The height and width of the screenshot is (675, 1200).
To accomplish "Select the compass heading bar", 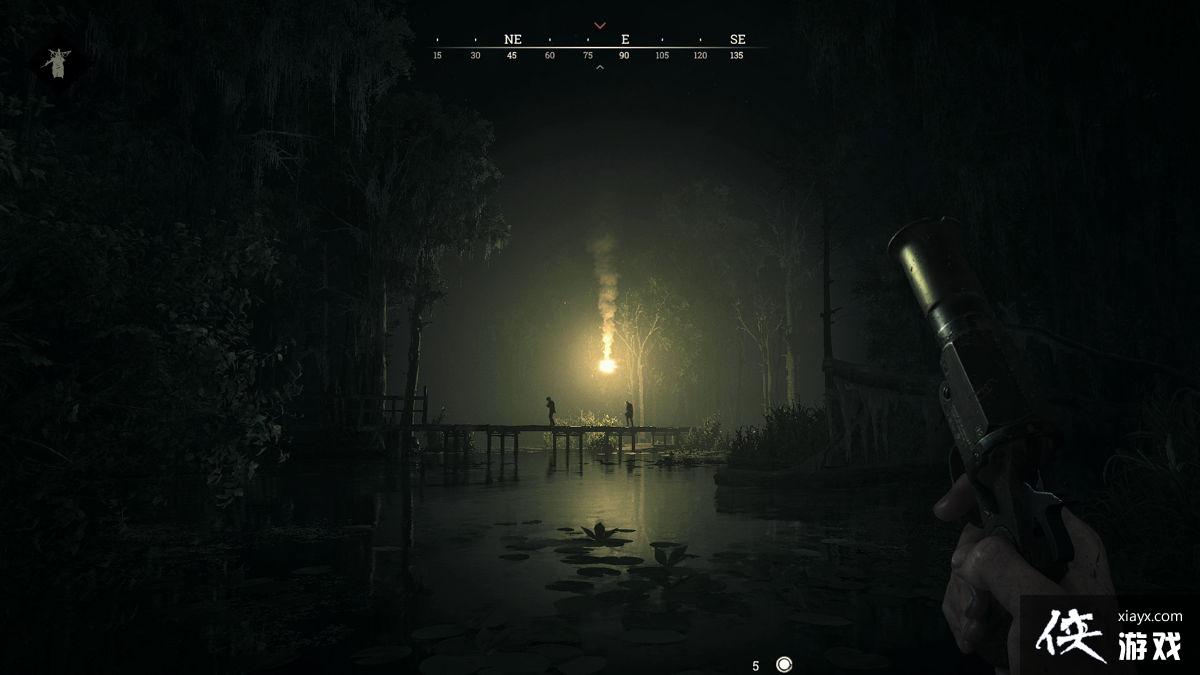I will click(x=600, y=46).
